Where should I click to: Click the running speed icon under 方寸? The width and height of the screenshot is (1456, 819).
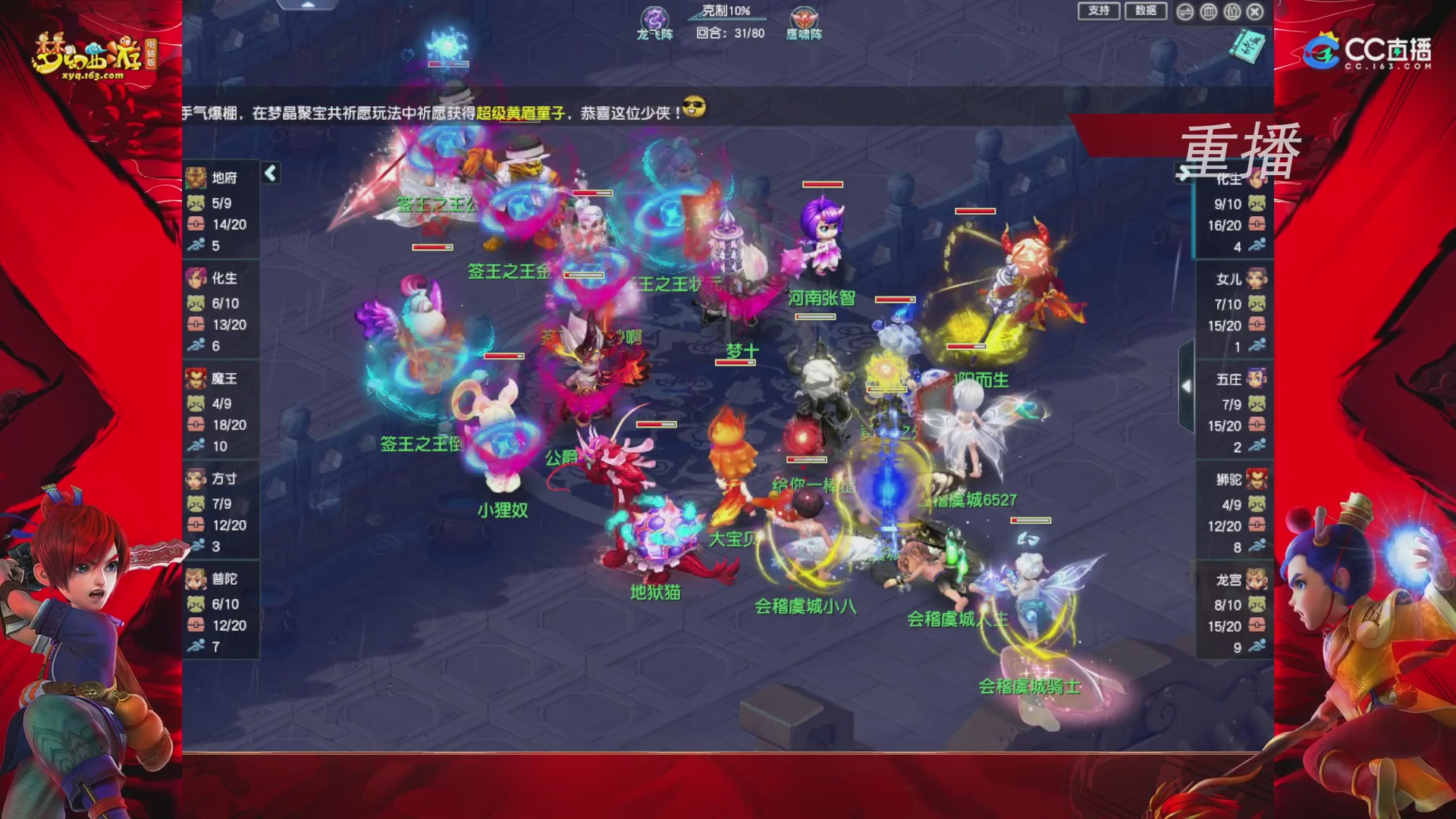[198, 543]
